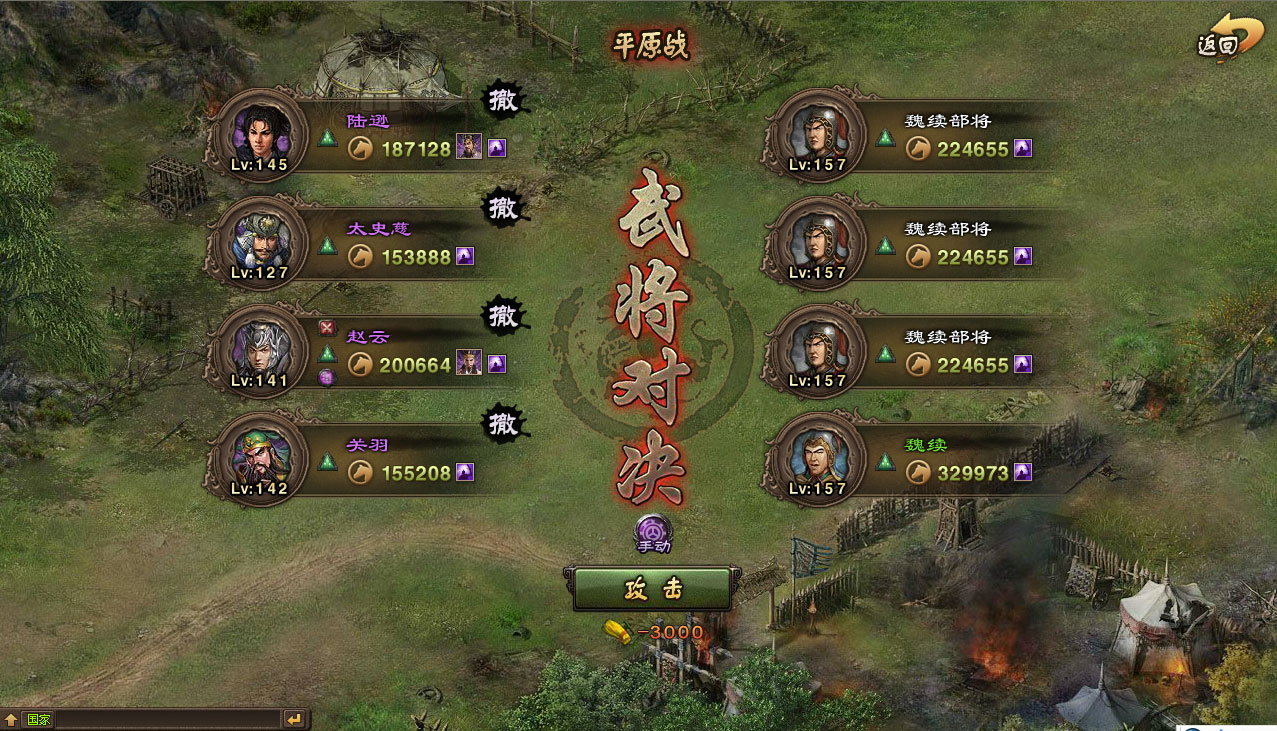The width and height of the screenshot is (1277, 731).
Task: Withdraw 陆逊 using his 撤 button
Action: click(x=504, y=100)
